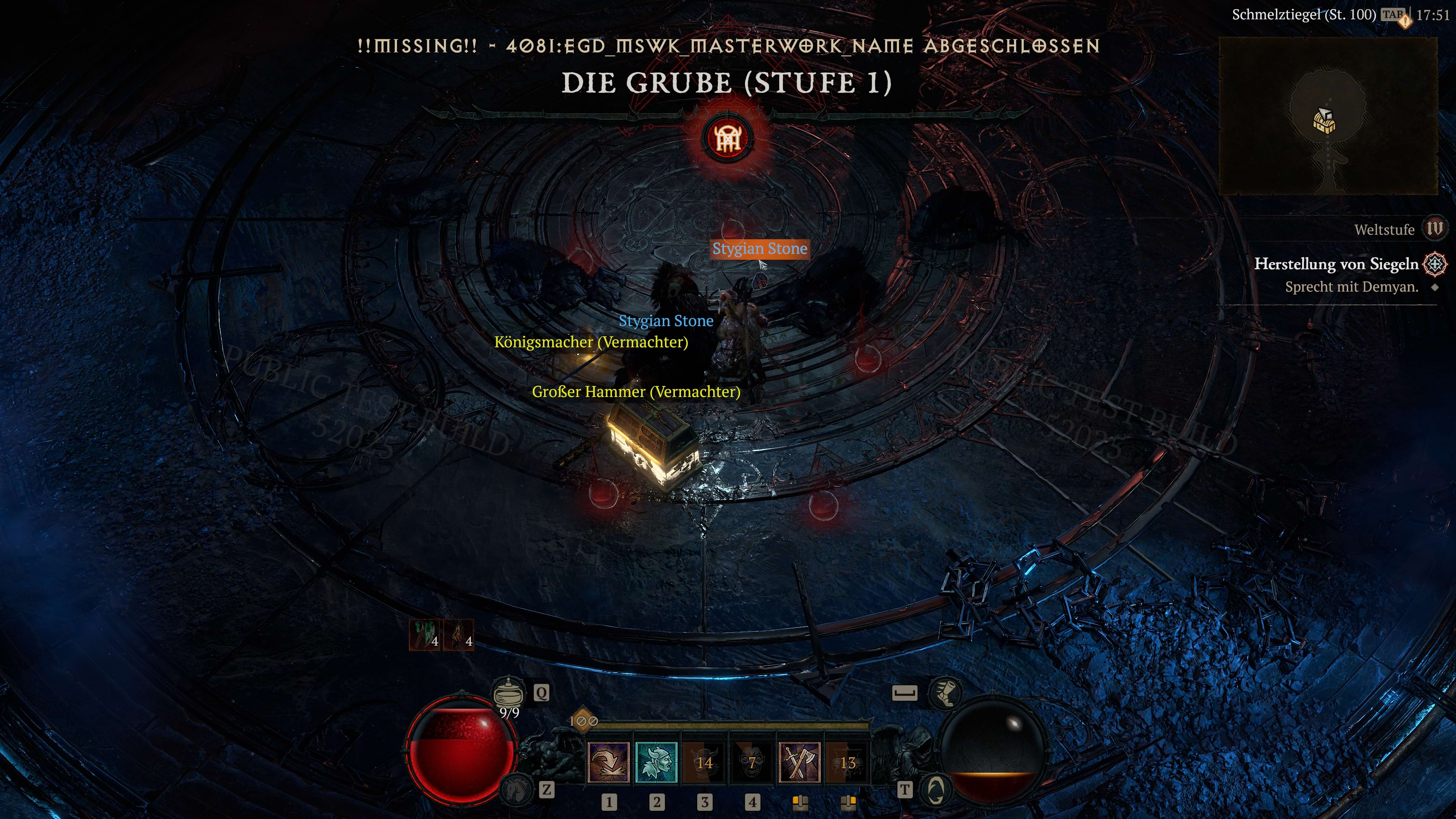
Task: Summon the mount via horse icon
Action: tap(516, 789)
